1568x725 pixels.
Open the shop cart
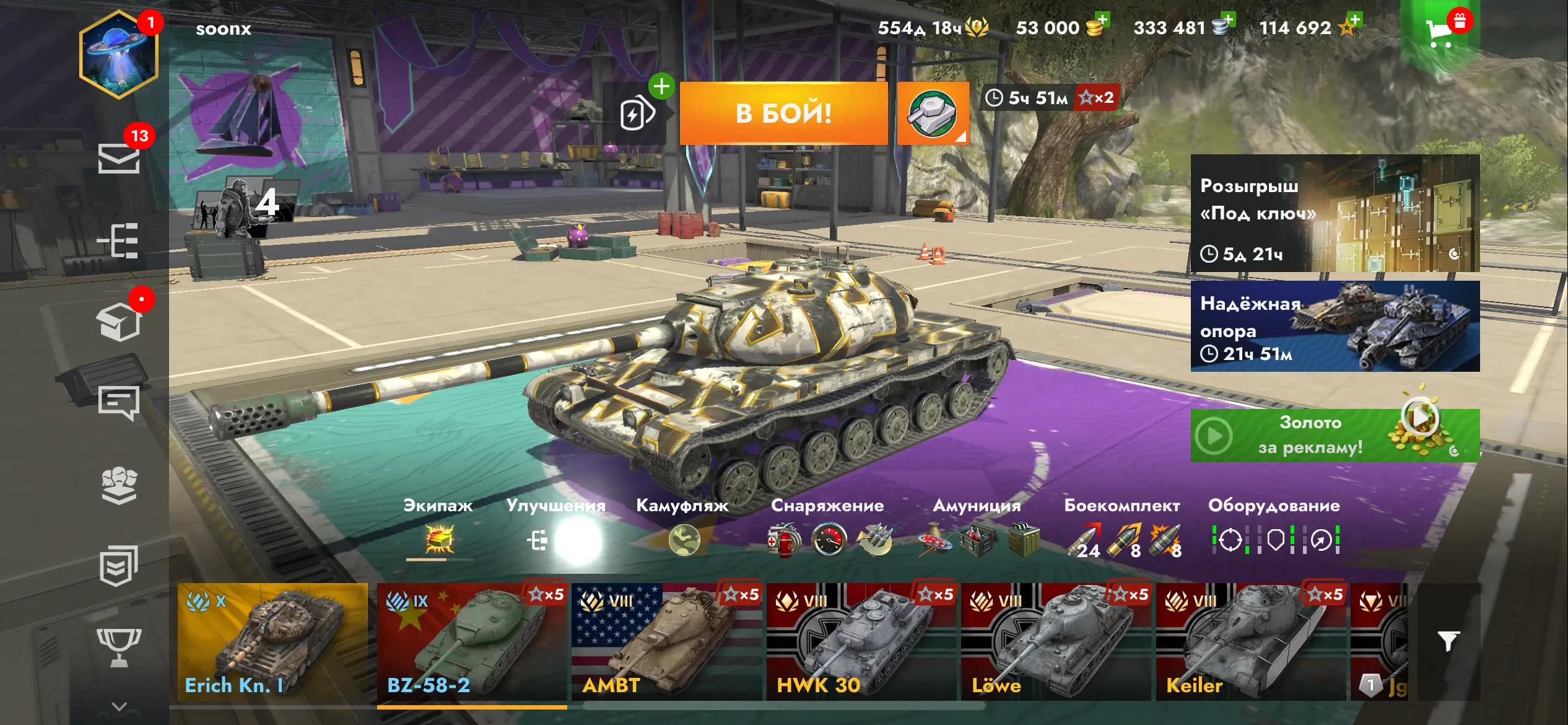(1440, 32)
